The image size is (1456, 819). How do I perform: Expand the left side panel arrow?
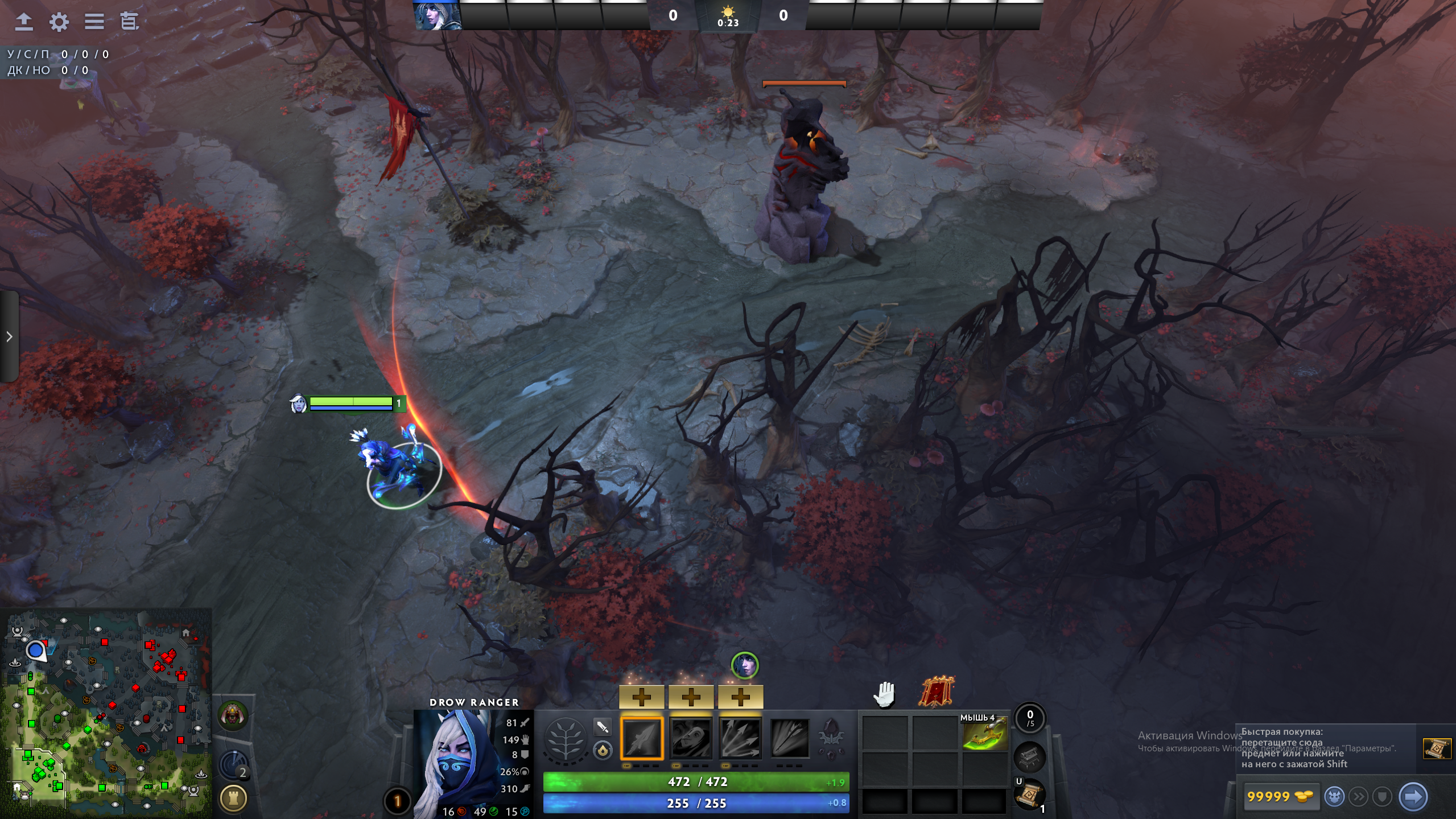[9, 336]
